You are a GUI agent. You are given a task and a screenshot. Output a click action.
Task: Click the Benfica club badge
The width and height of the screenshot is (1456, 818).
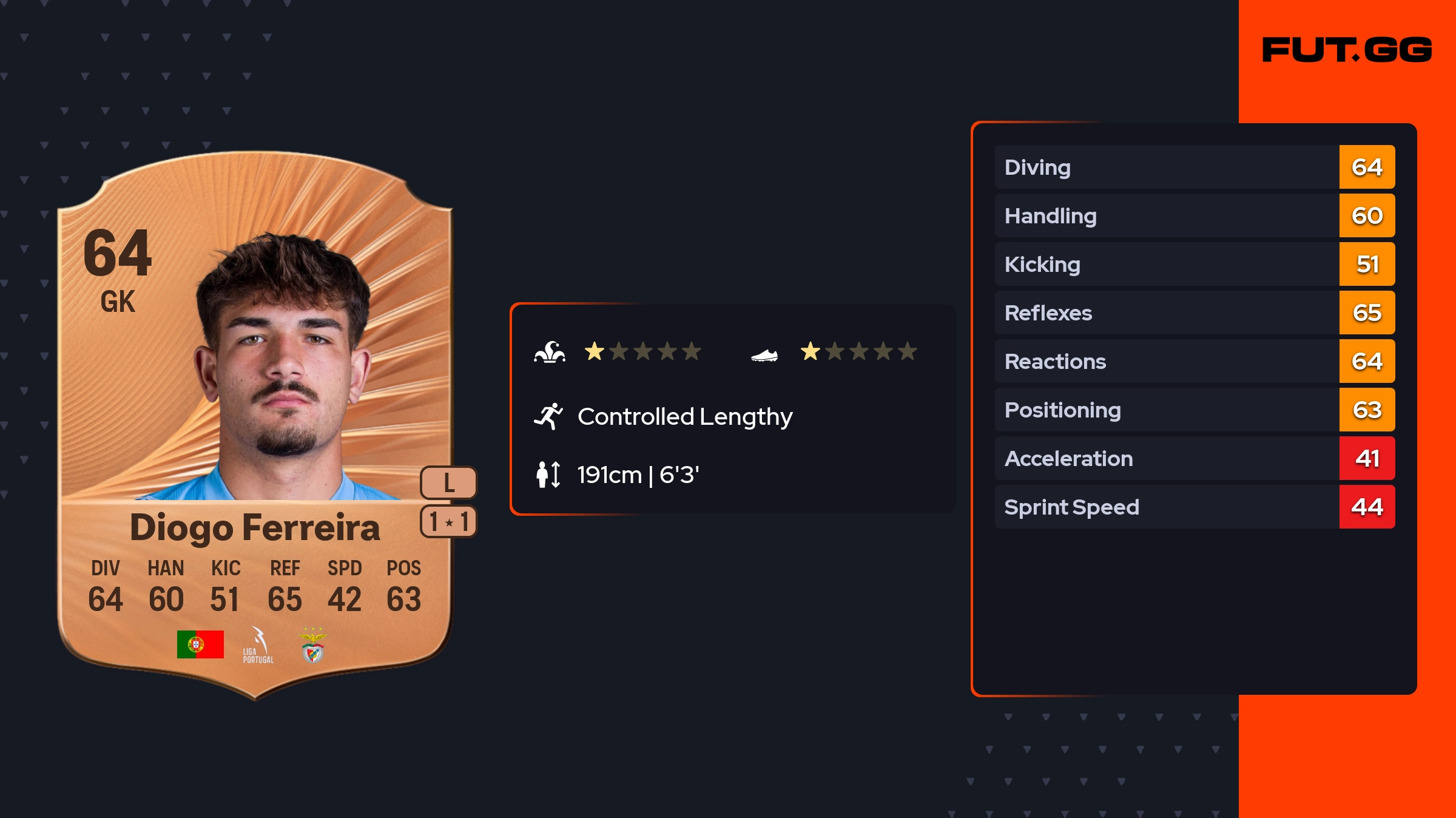313,646
